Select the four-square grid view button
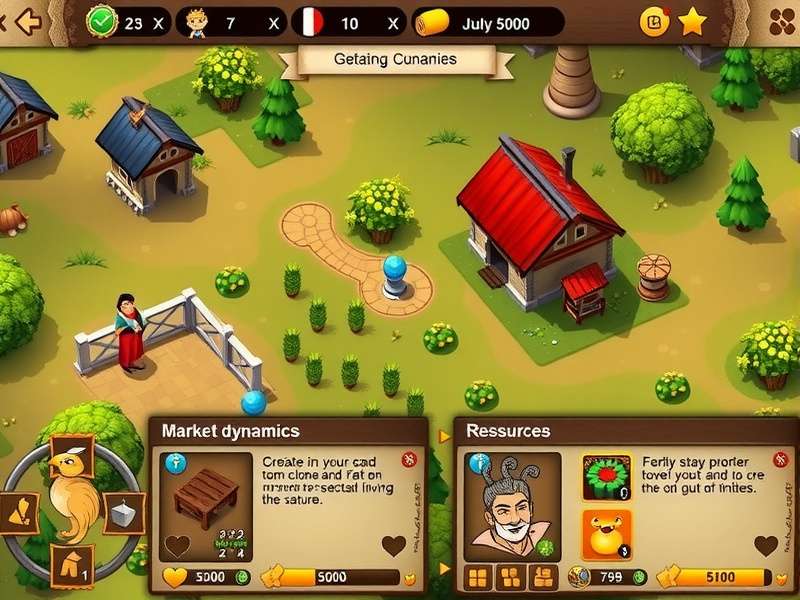 pos(479,577)
